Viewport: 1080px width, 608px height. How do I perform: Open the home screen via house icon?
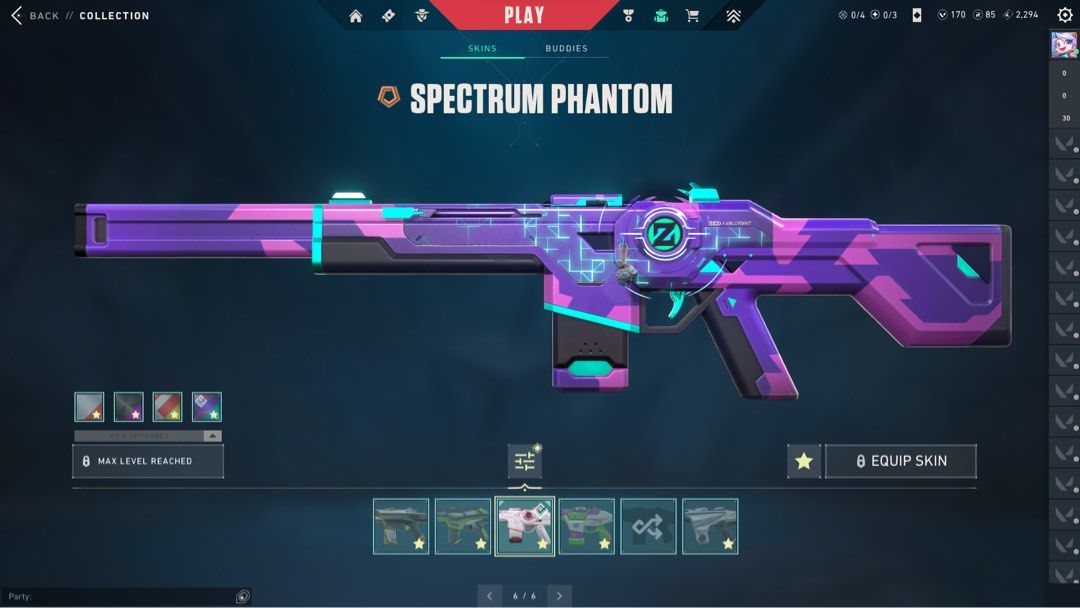[x=355, y=16]
